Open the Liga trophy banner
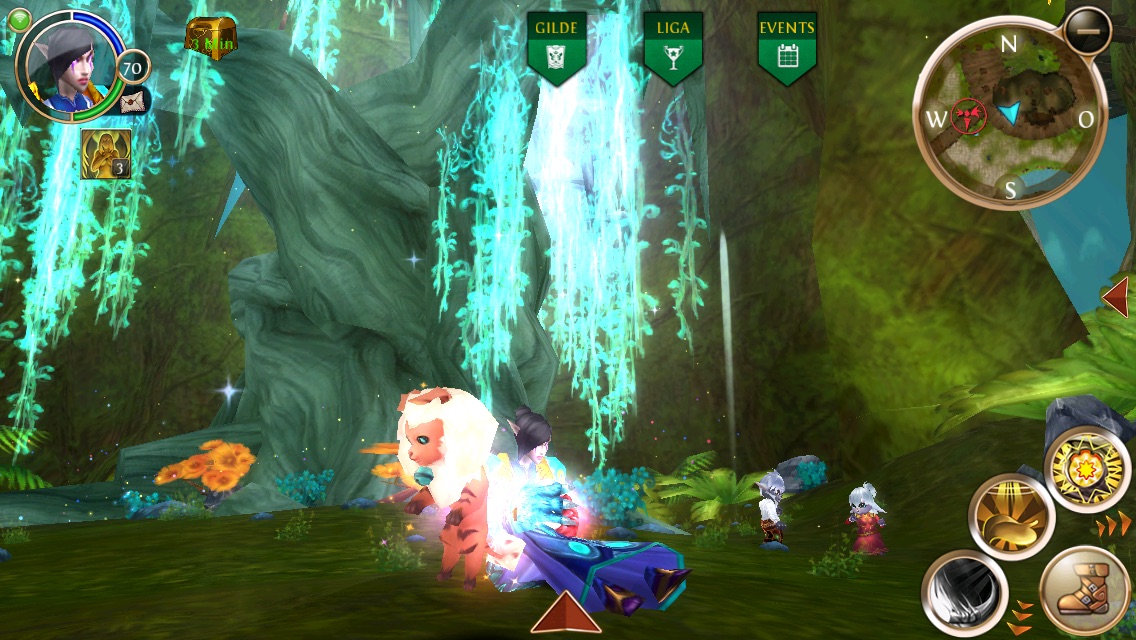This screenshot has width=1136, height=640. pos(673,48)
